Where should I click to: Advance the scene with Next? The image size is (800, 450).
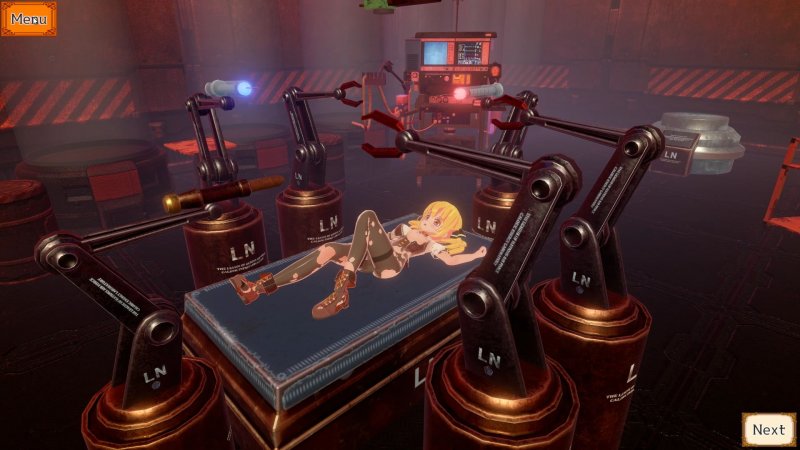[x=768, y=430]
